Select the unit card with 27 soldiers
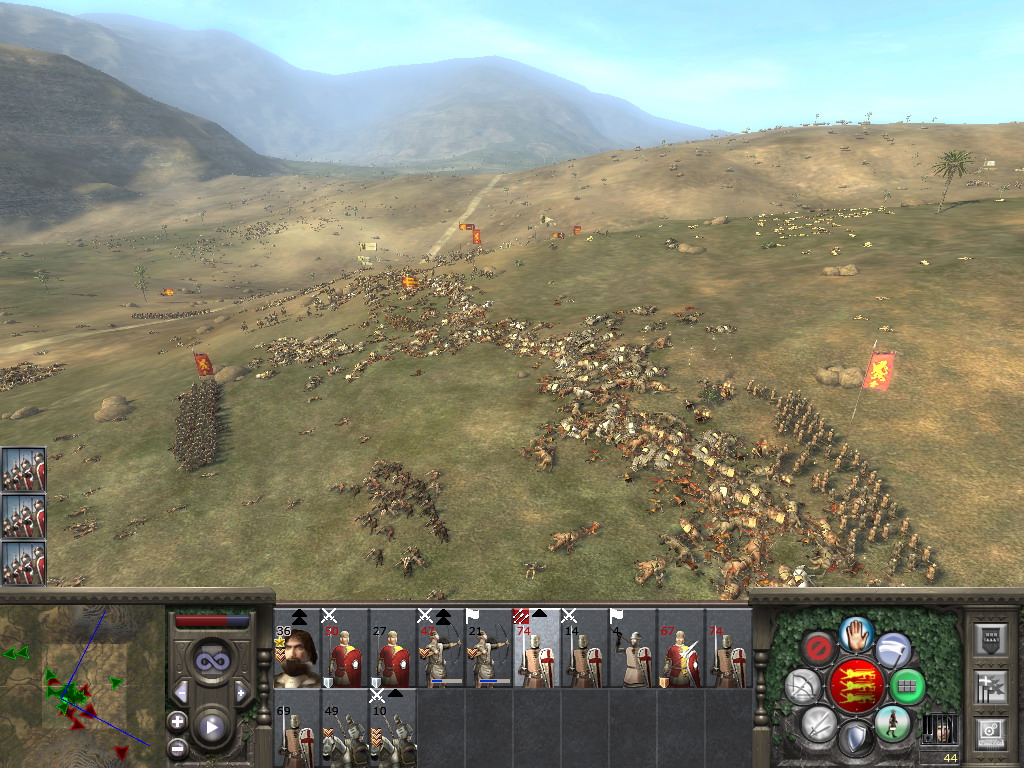Screen dimensions: 1024x768 coord(393,651)
